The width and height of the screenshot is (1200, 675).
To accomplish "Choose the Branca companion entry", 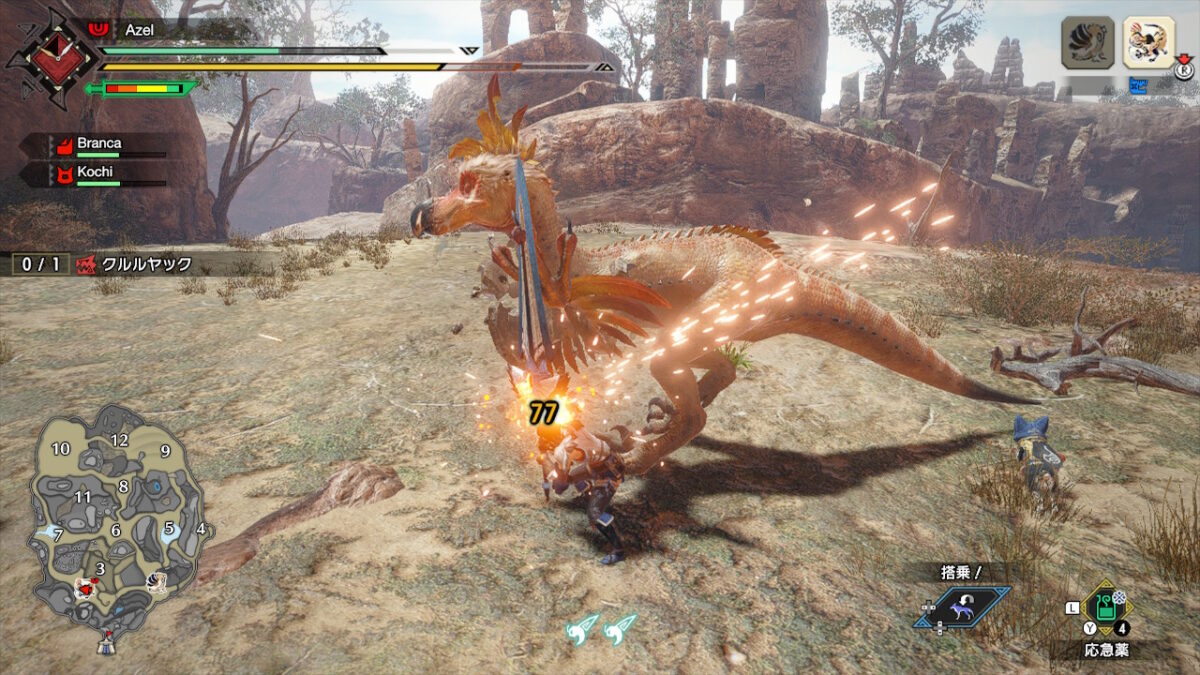I will [98, 145].
